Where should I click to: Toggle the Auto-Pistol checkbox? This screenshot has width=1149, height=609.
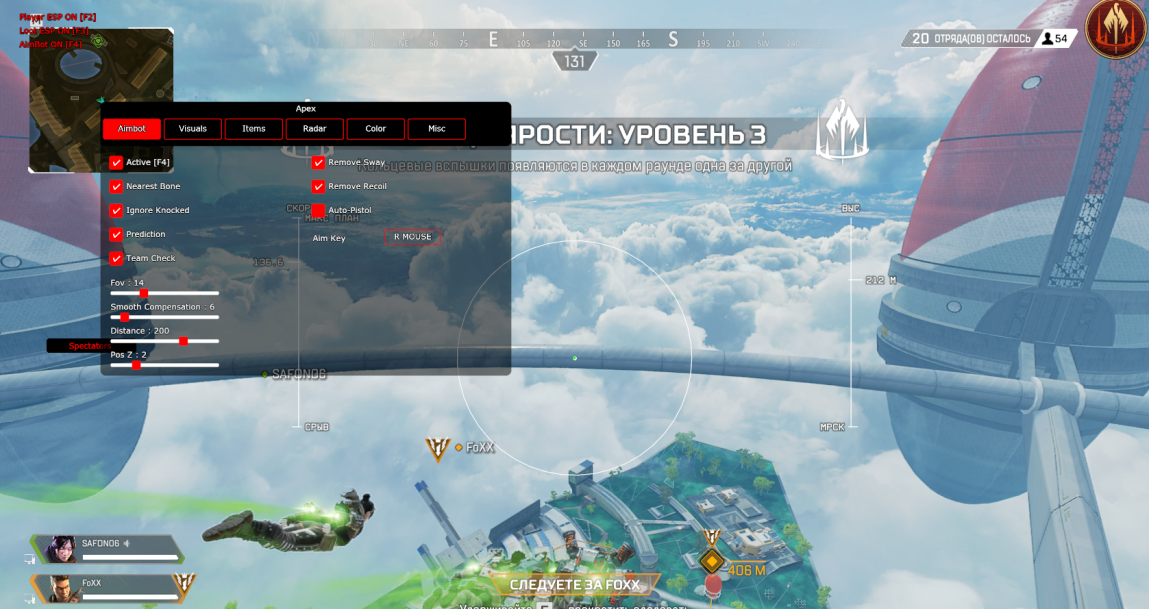pos(319,210)
